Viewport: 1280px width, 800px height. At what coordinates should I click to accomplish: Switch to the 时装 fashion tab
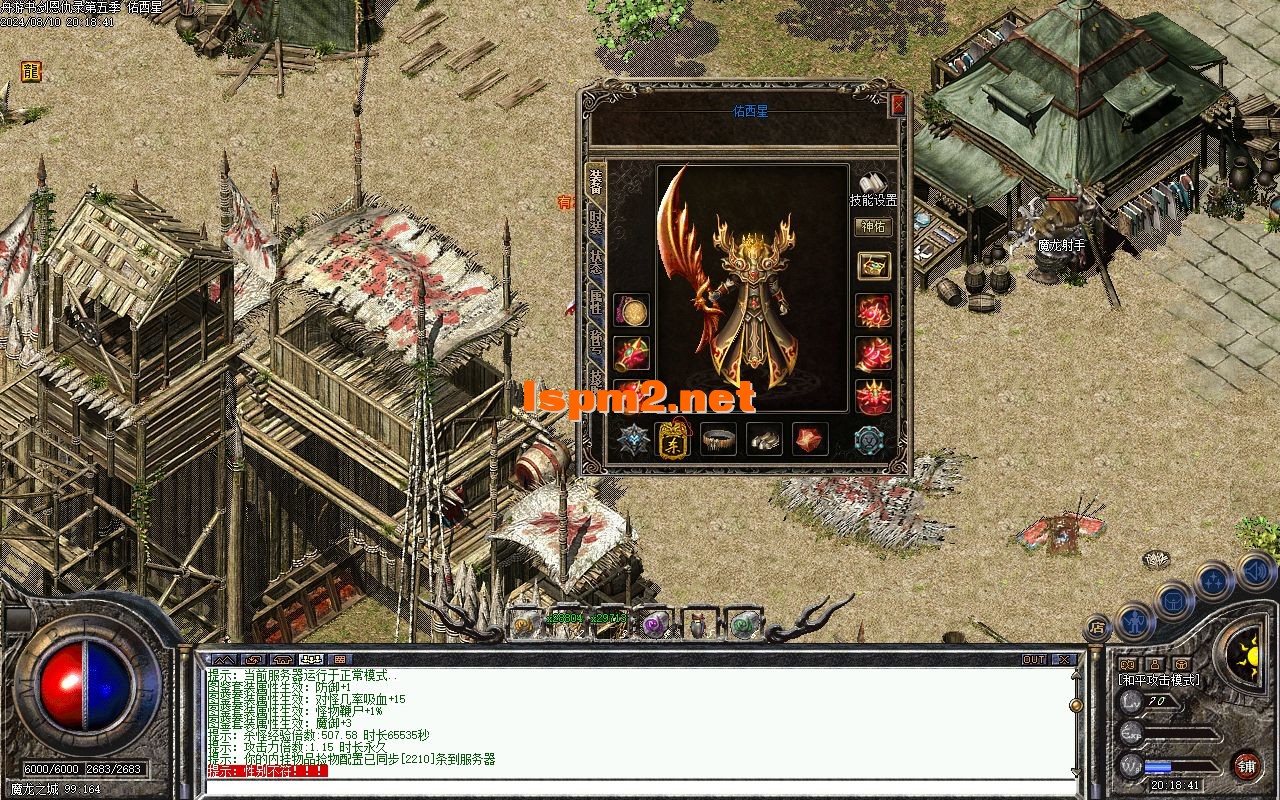pos(596,222)
